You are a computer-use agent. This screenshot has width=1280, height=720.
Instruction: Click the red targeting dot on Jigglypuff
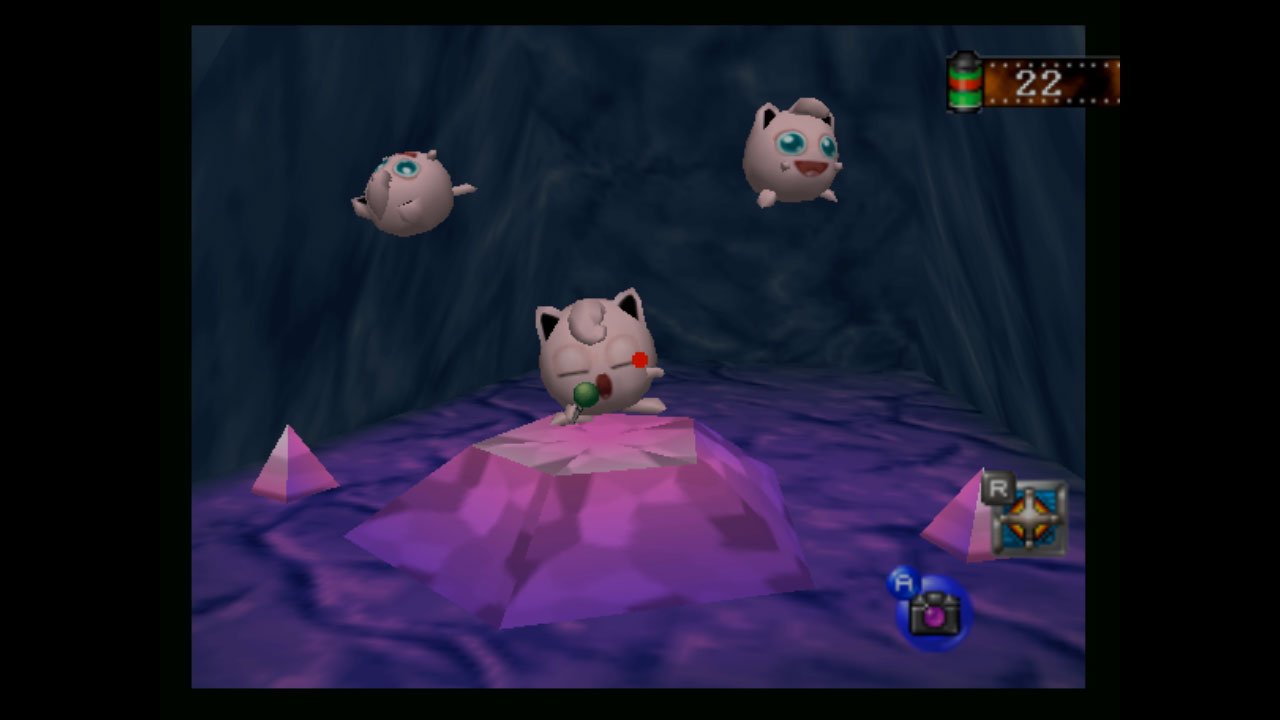pos(637,360)
